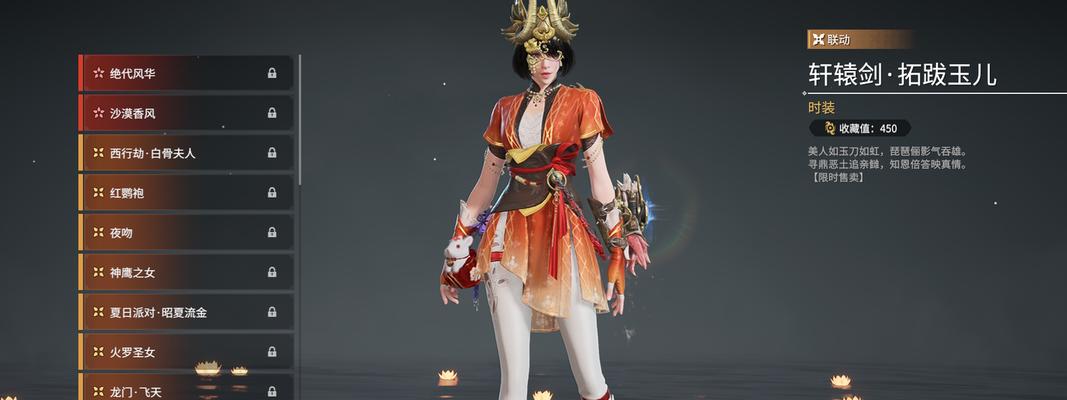The width and height of the screenshot is (1067, 400).
Task: Pick the 西行劫·白骨夫人 outfit
Action: tap(186, 153)
